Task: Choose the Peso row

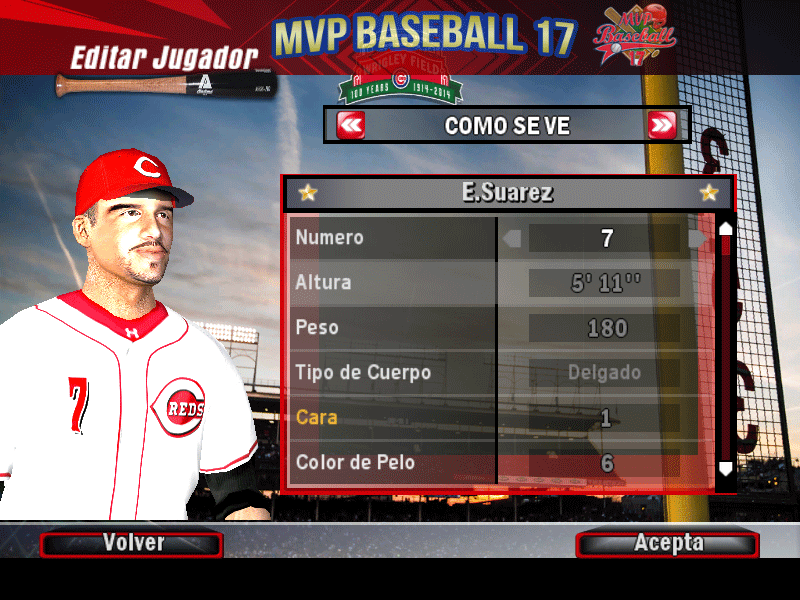Action: pyautogui.click(x=393, y=328)
